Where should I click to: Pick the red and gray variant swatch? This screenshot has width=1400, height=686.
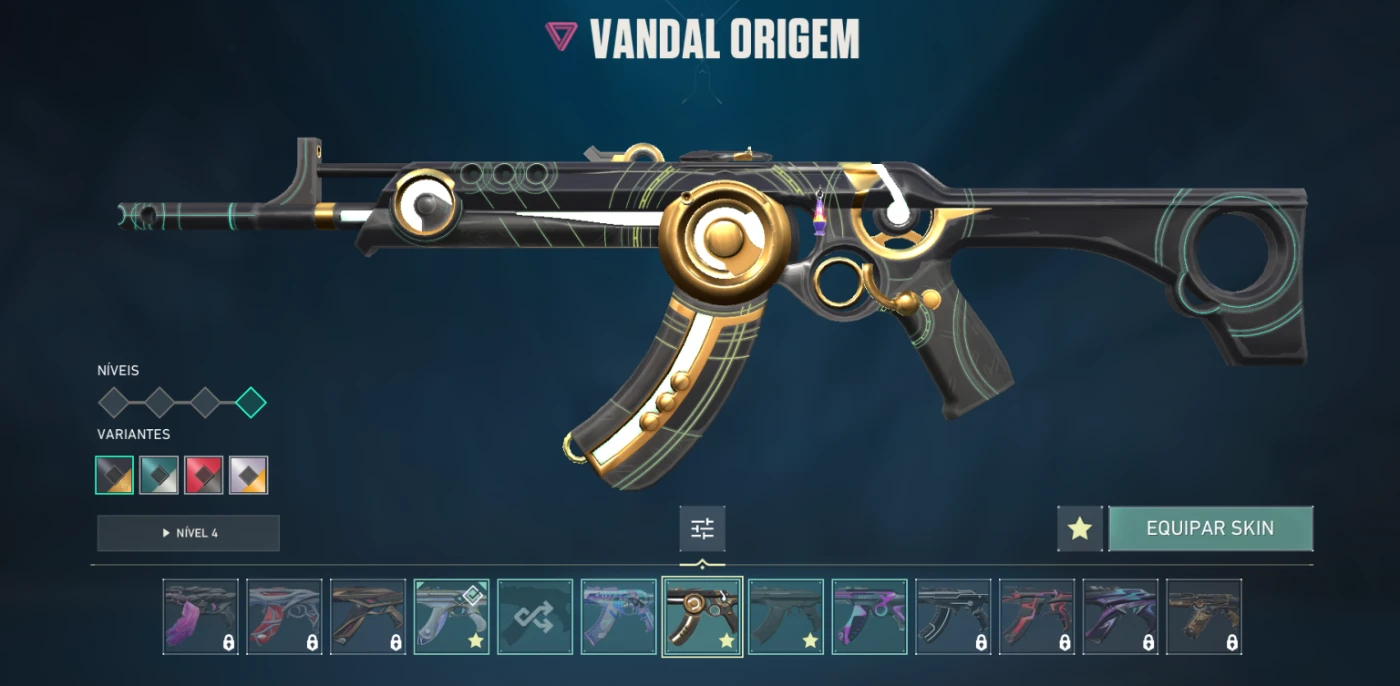coord(204,475)
